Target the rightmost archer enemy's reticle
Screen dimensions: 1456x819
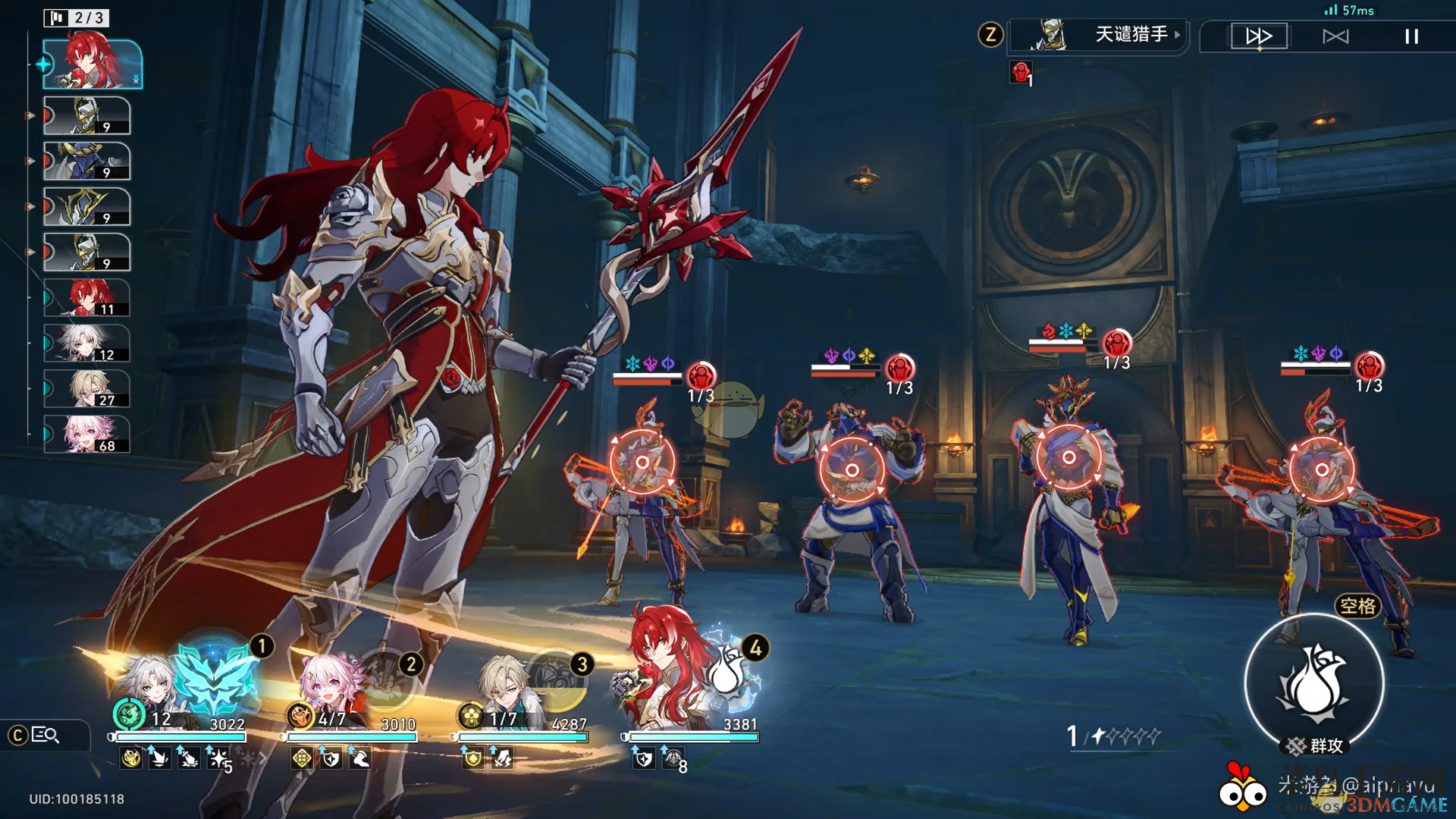(1321, 469)
